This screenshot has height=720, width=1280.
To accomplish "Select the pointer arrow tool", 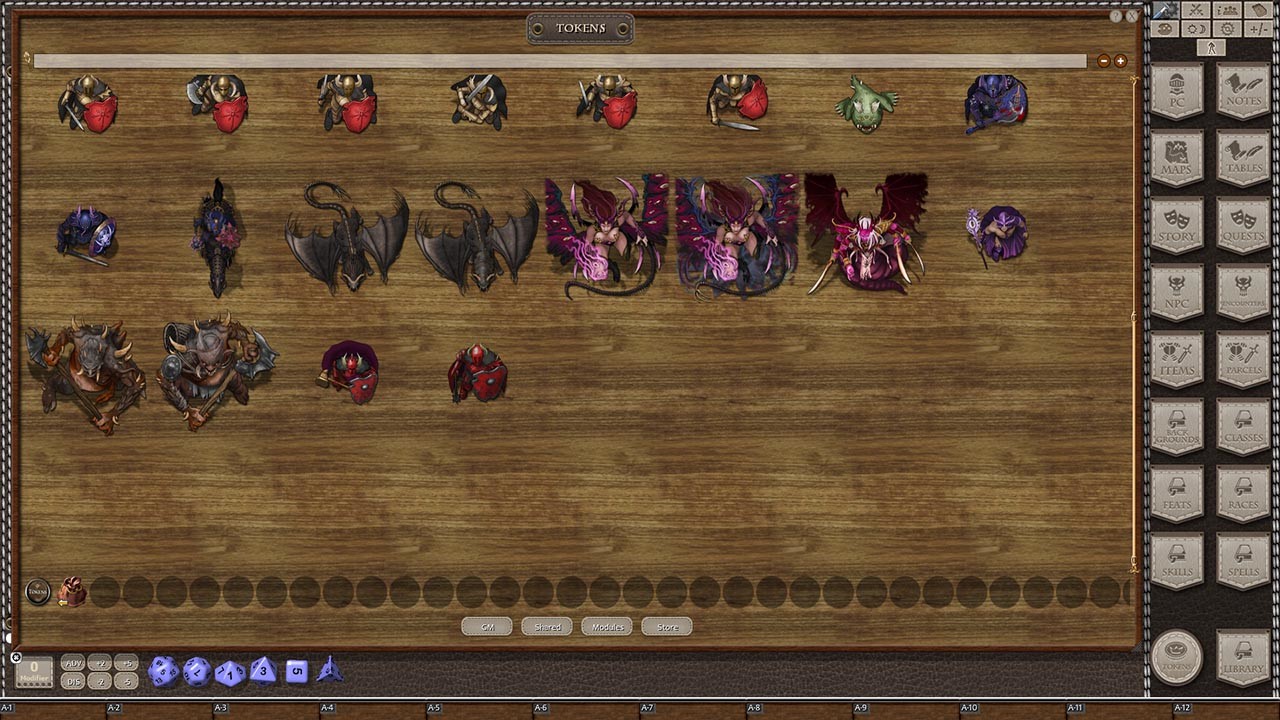I will [1210, 46].
